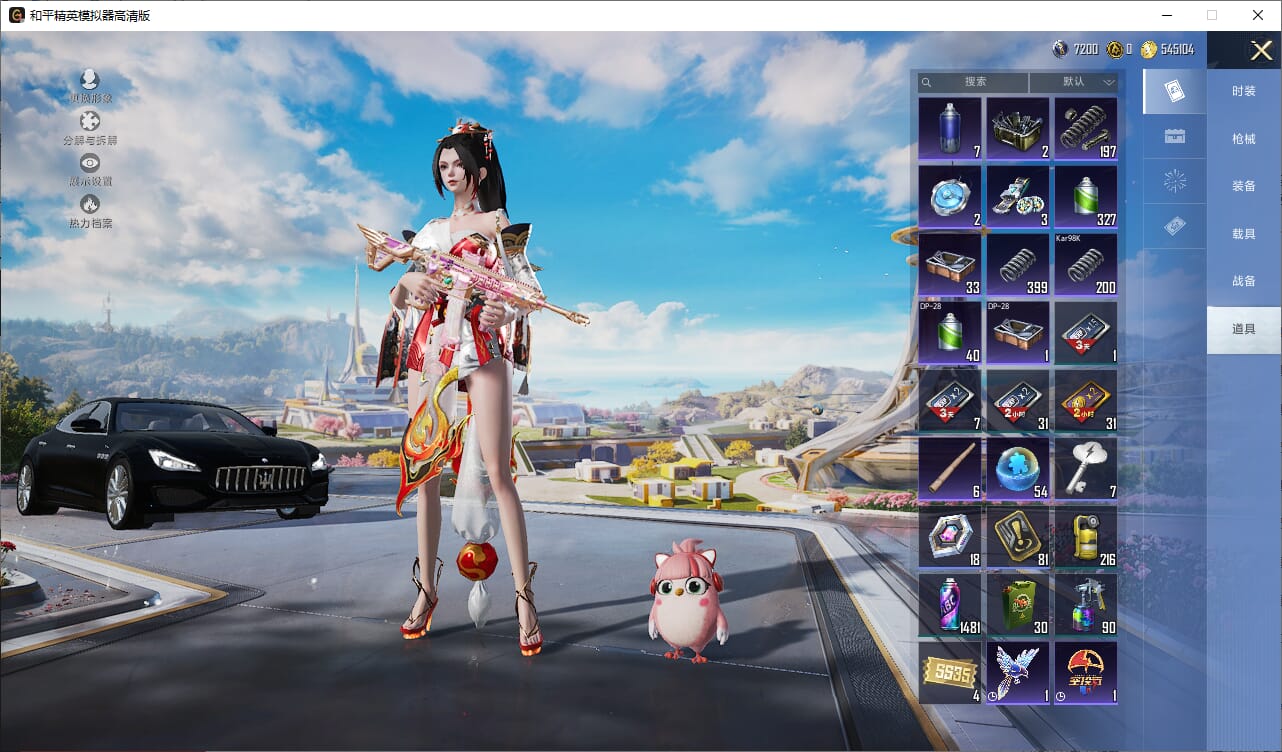This screenshot has height=752, width=1282.
Task: Show the 载具 category
Action: pyautogui.click(x=1243, y=234)
